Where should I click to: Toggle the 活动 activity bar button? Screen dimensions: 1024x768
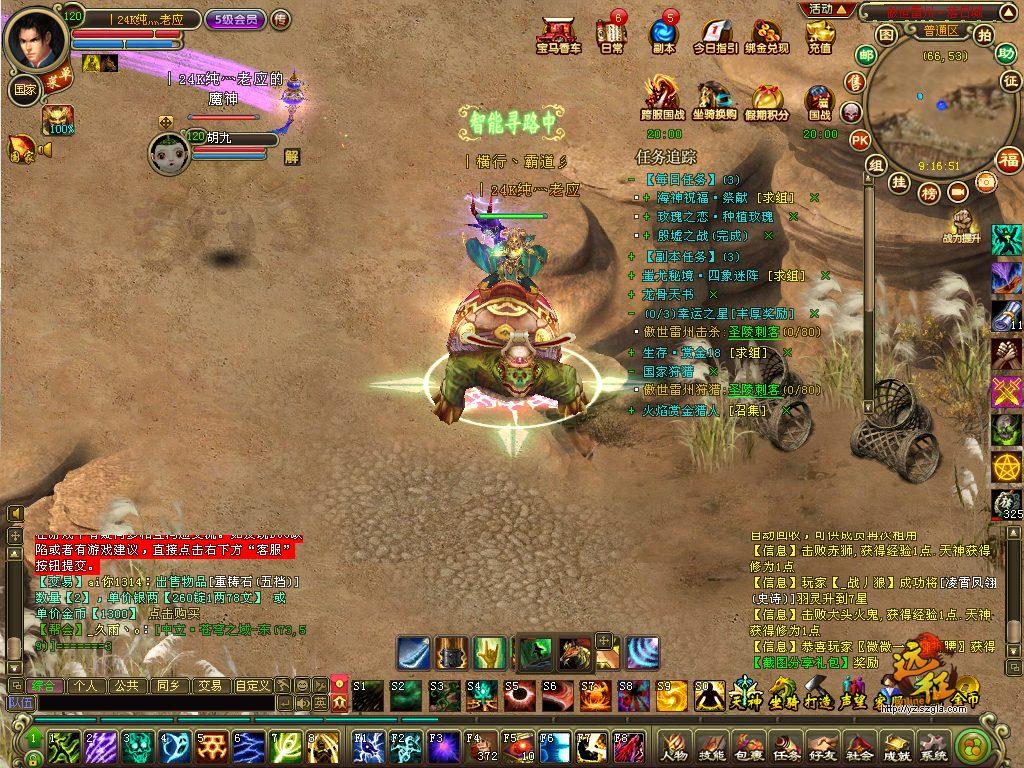(x=828, y=9)
